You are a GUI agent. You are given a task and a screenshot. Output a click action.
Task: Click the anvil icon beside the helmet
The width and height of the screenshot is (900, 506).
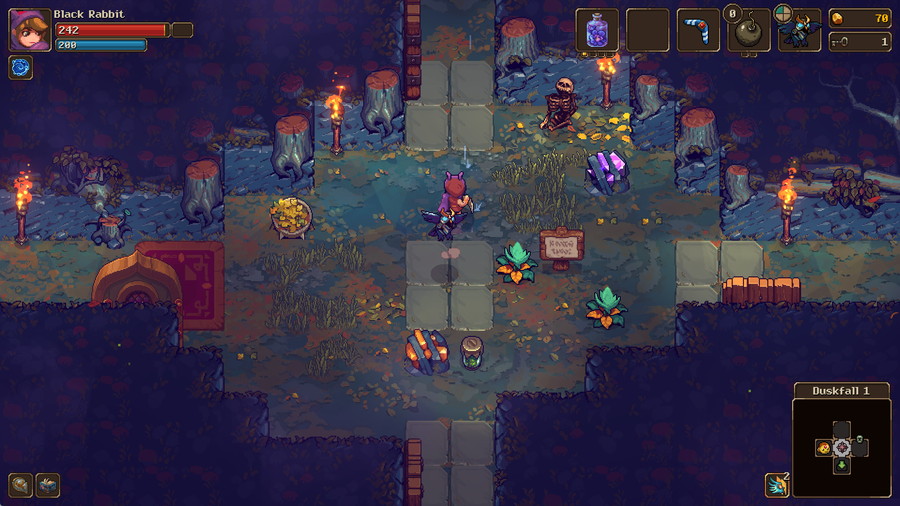click(x=48, y=485)
